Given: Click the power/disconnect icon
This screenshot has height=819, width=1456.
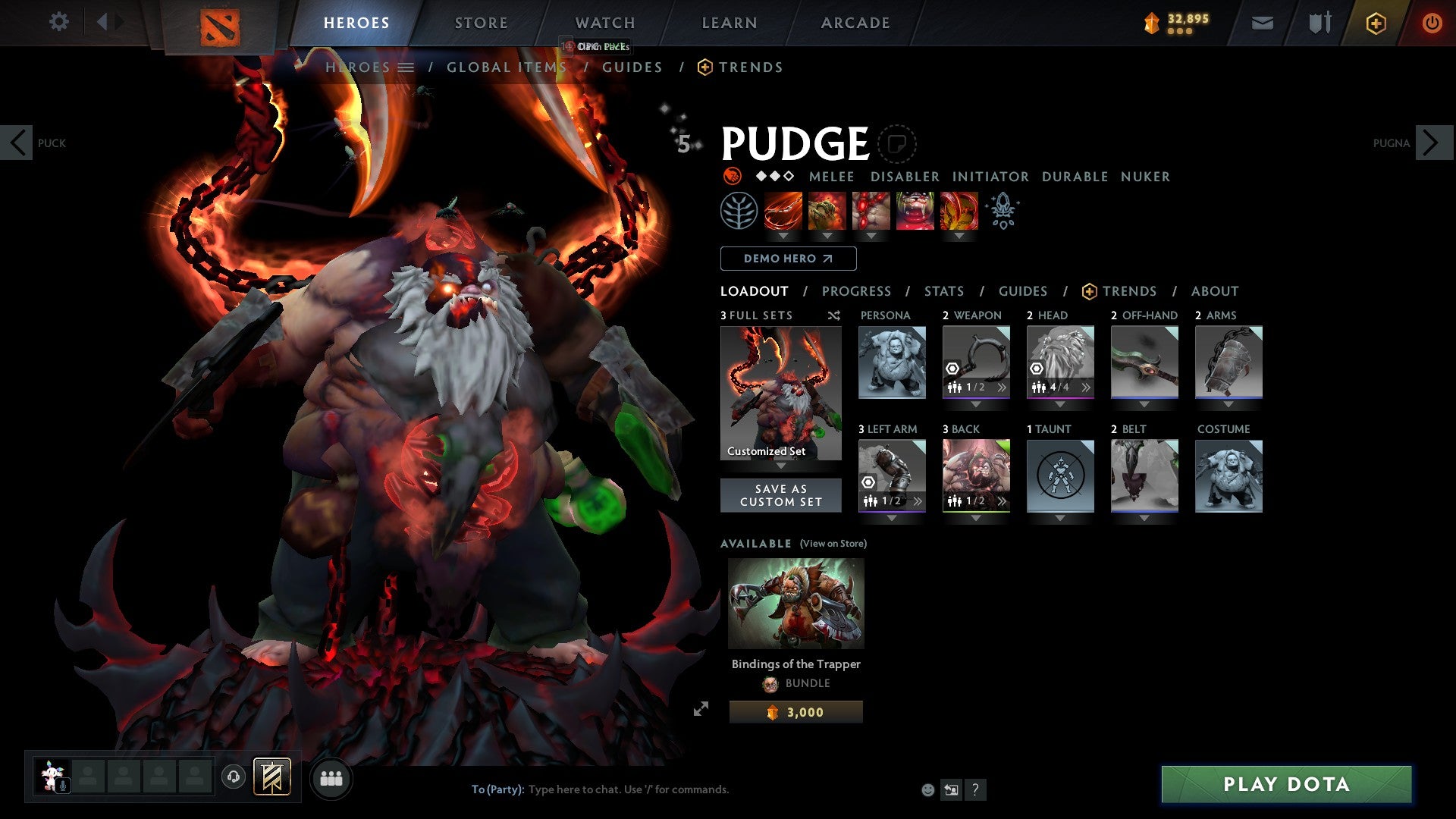Looking at the screenshot, I should click(x=1432, y=23).
